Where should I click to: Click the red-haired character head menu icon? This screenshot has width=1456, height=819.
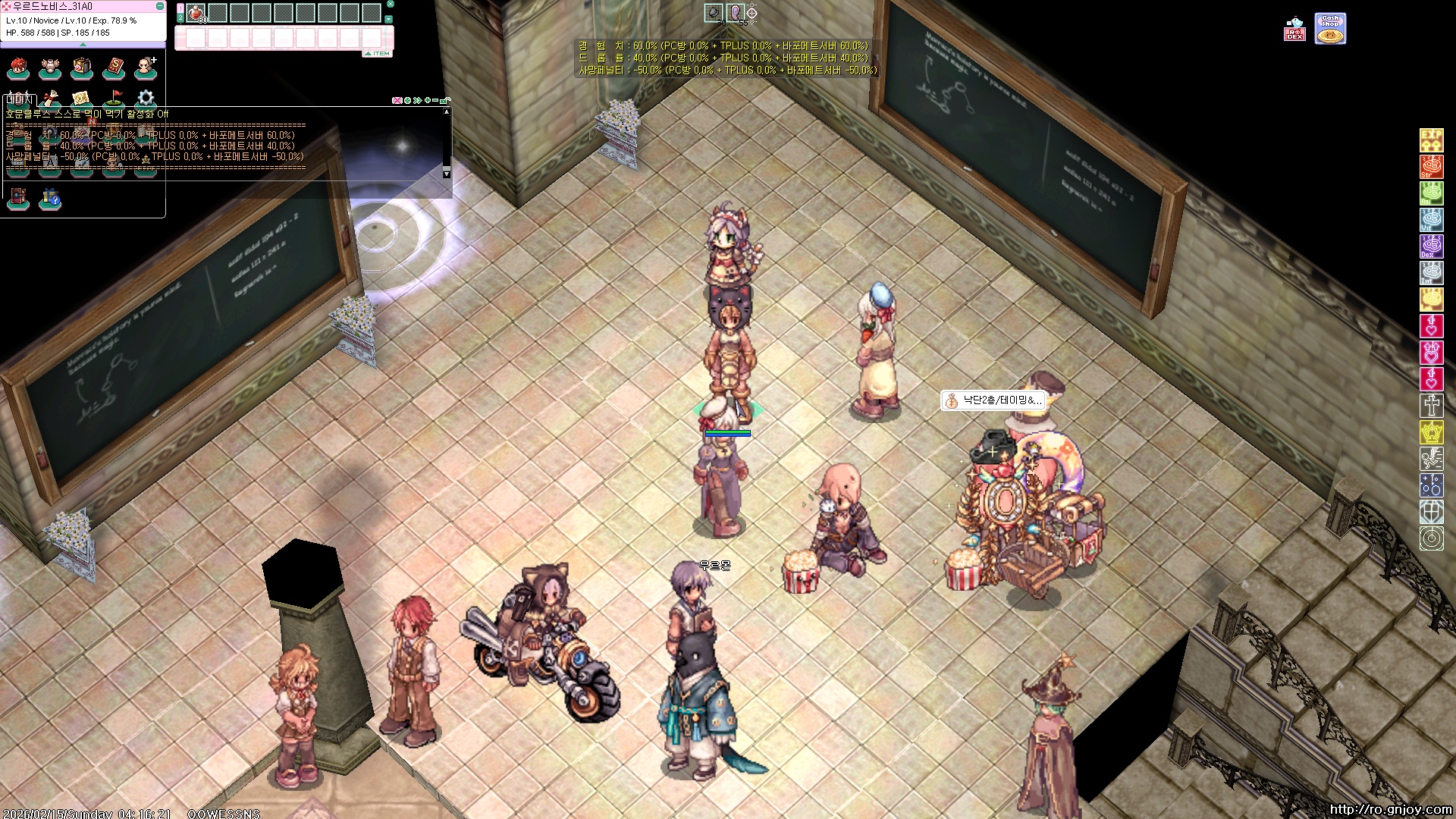(18, 68)
